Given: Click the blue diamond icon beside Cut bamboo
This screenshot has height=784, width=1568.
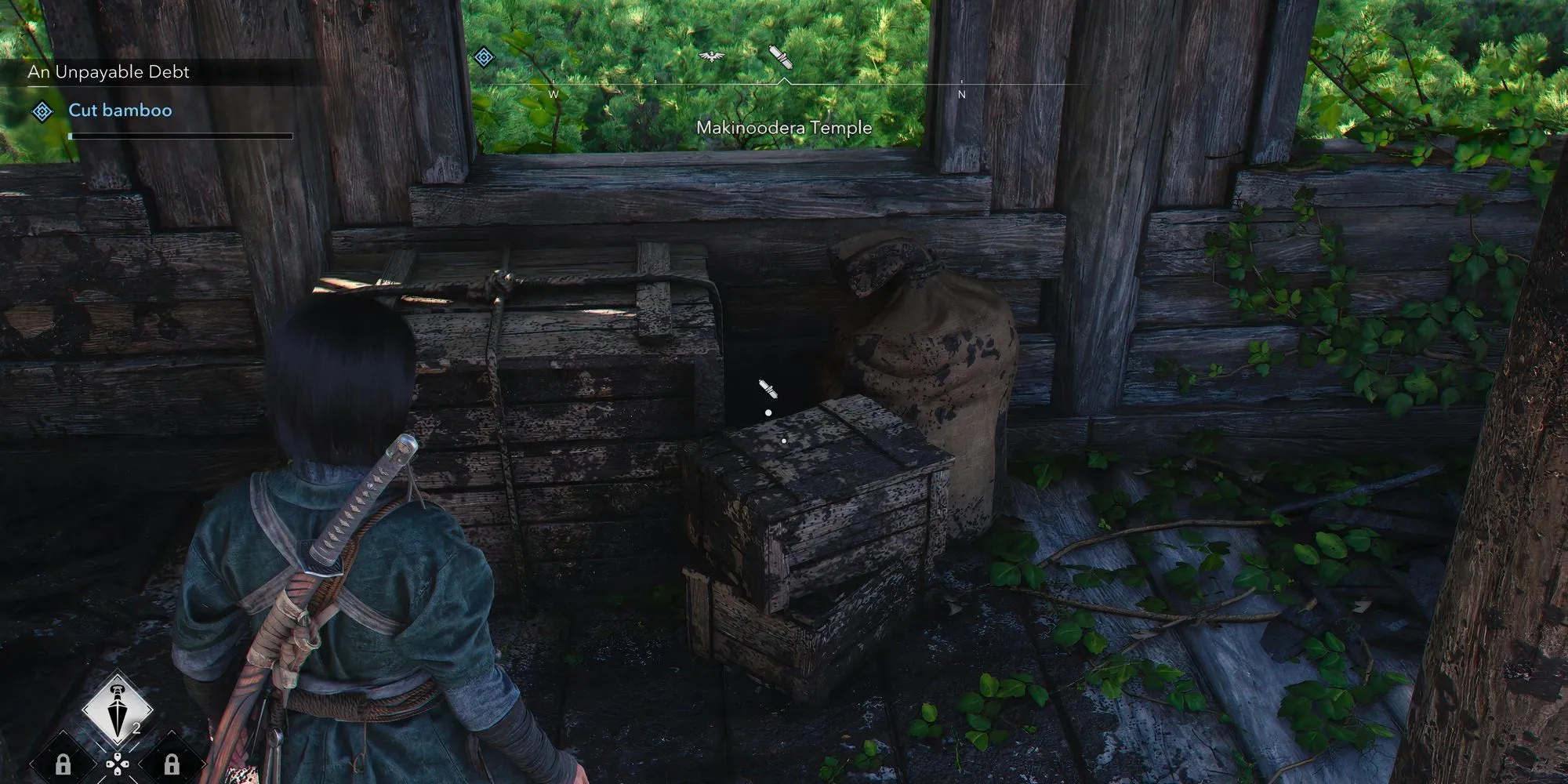Looking at the screenshot, I should tap(42, 111).
